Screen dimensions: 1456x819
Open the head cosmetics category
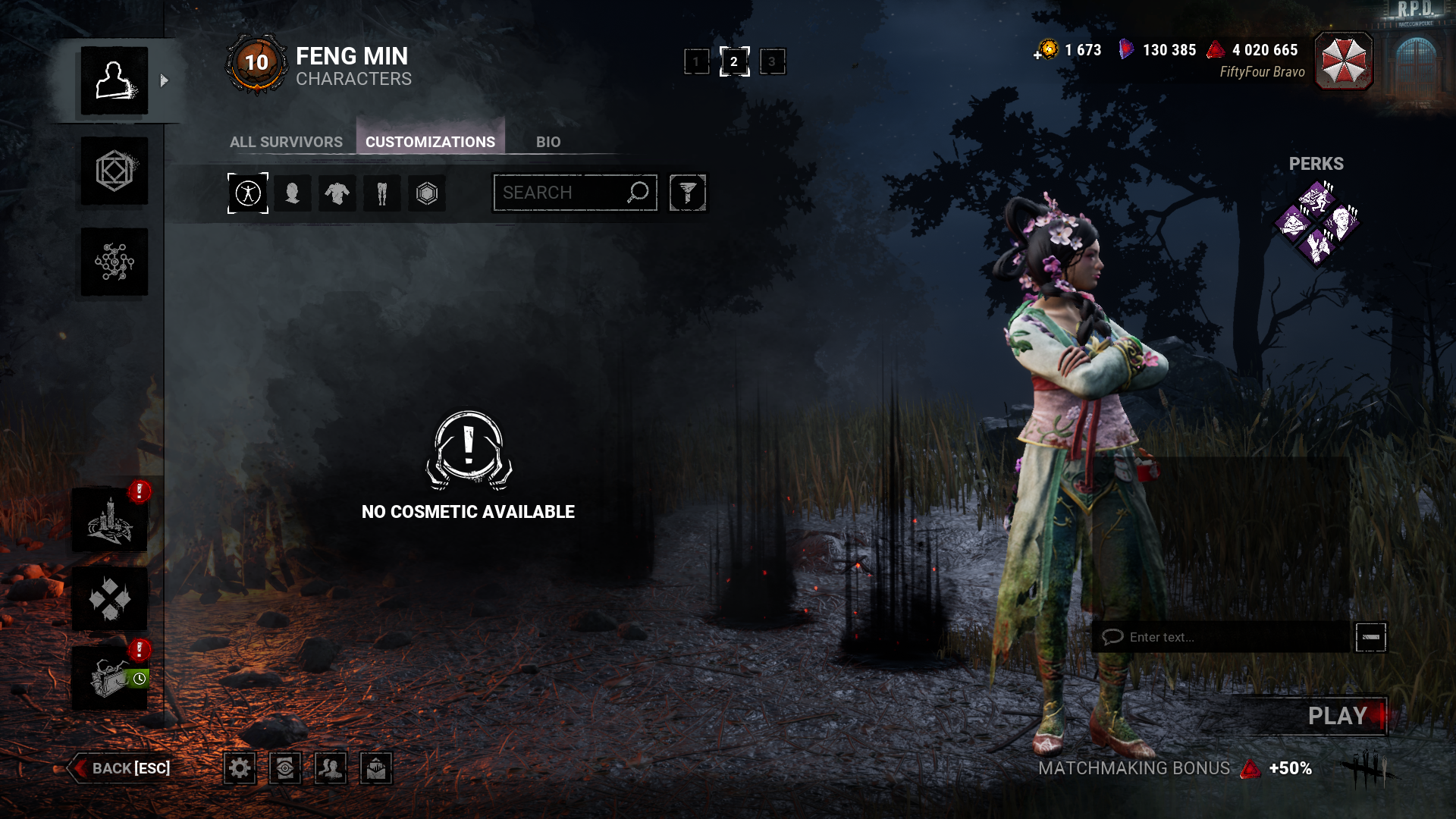(x=293, y=193)
